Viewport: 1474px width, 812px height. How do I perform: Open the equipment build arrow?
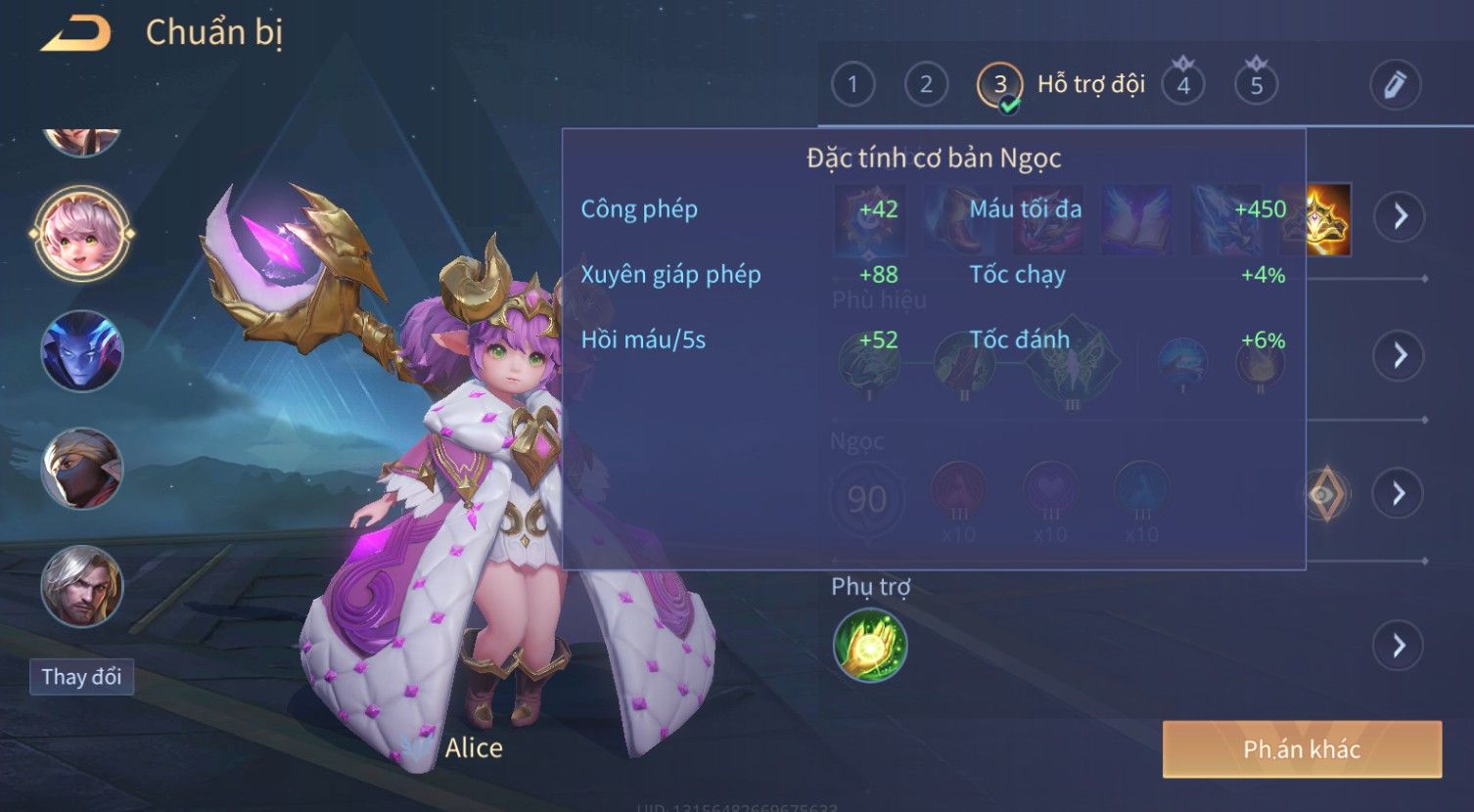pyautogui.click(x=1400, y=216)
